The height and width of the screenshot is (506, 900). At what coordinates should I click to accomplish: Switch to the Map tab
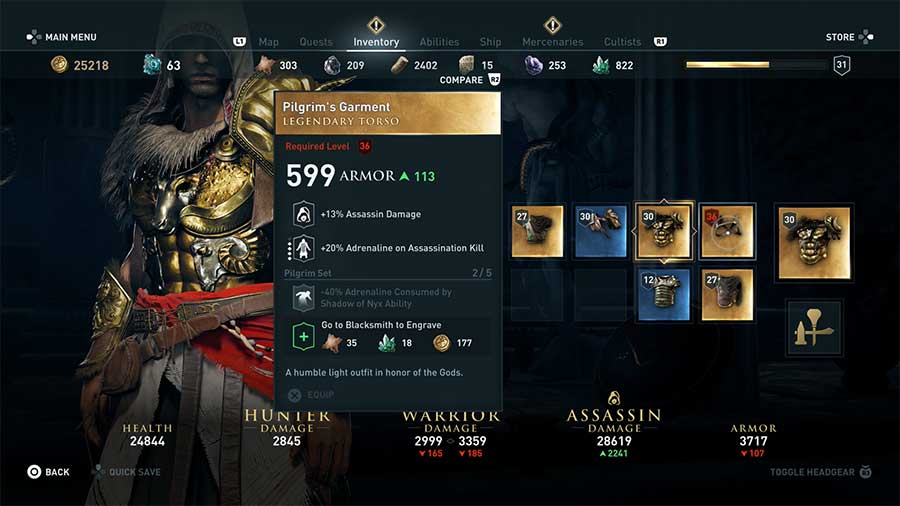coord(268,42)
